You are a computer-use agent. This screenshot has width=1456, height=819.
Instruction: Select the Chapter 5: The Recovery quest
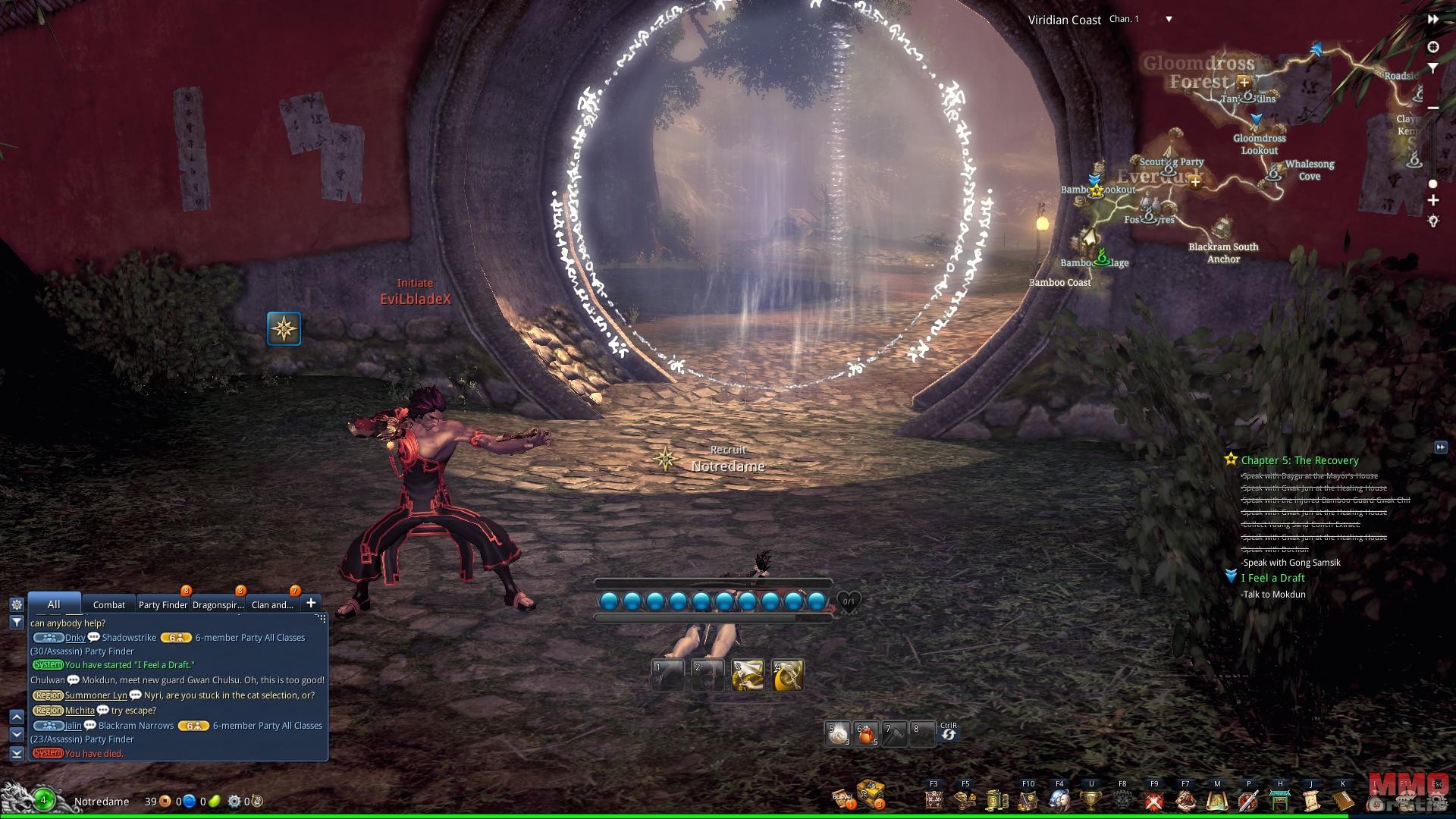(1299, 460)
